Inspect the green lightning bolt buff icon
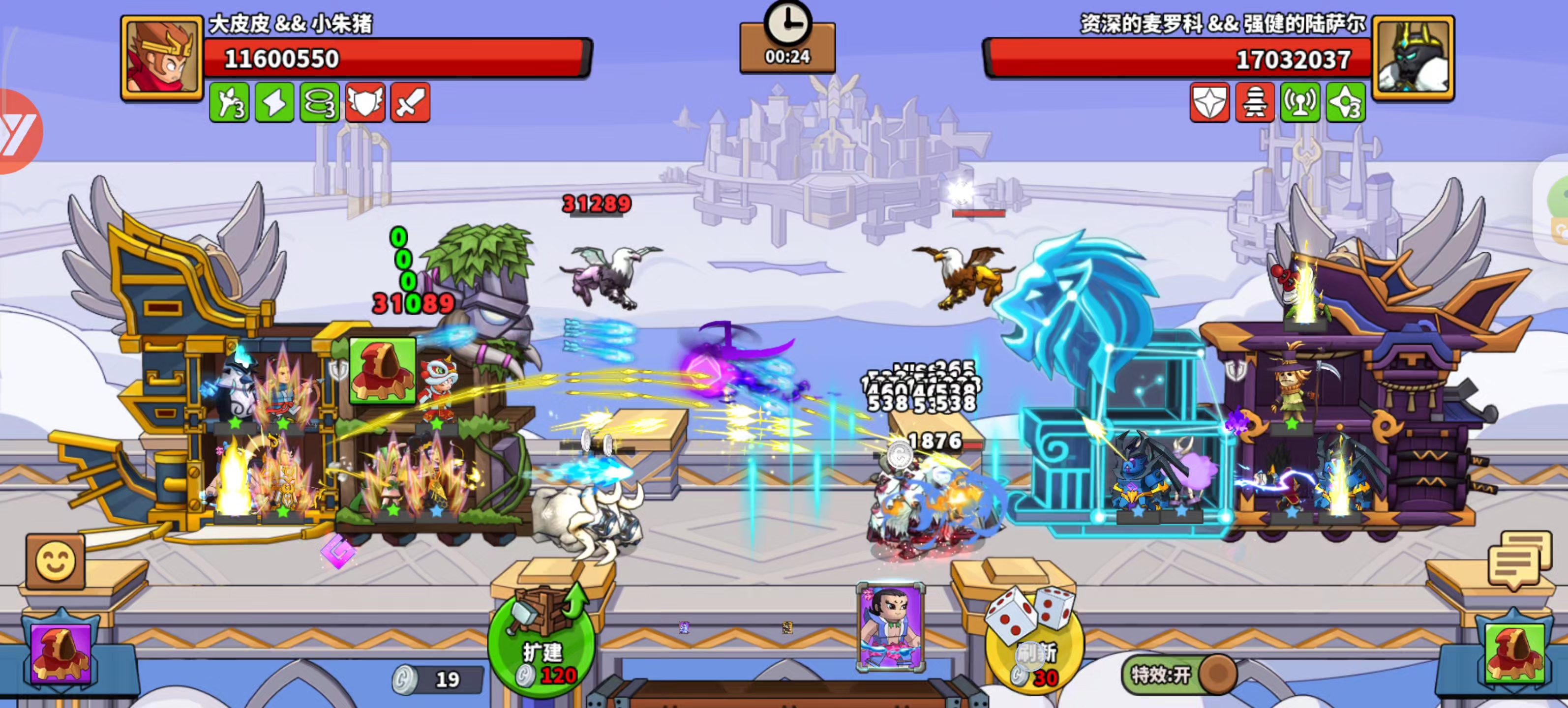 (274, 103)
